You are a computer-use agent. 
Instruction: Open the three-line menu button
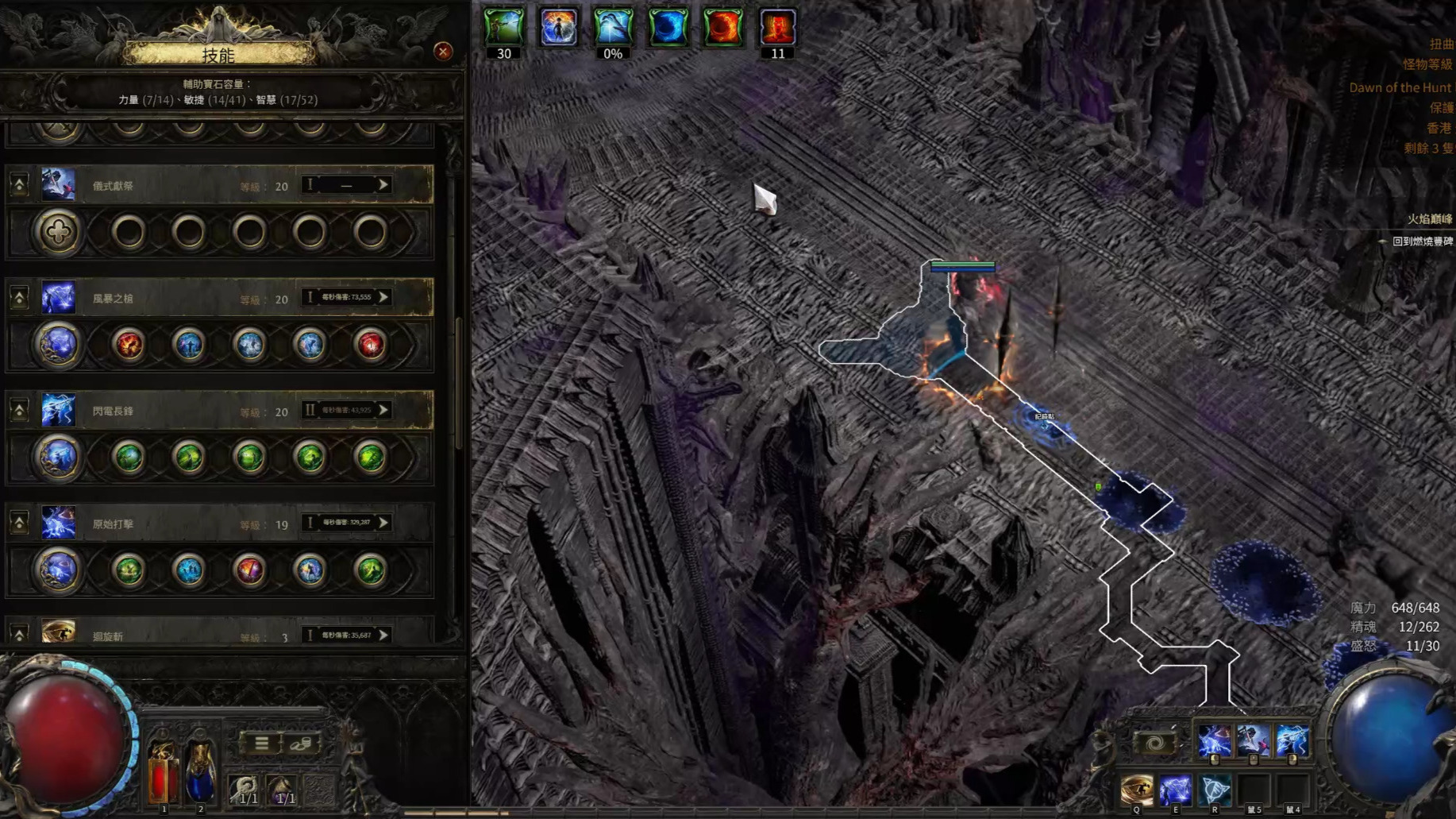click(261, 744)
